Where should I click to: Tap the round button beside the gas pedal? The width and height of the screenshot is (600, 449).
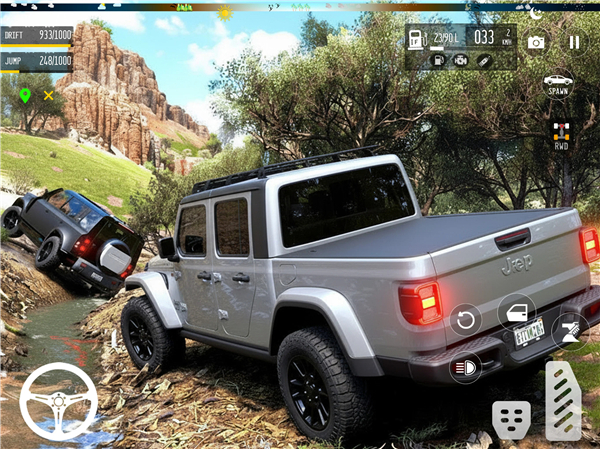coord(571,329)
